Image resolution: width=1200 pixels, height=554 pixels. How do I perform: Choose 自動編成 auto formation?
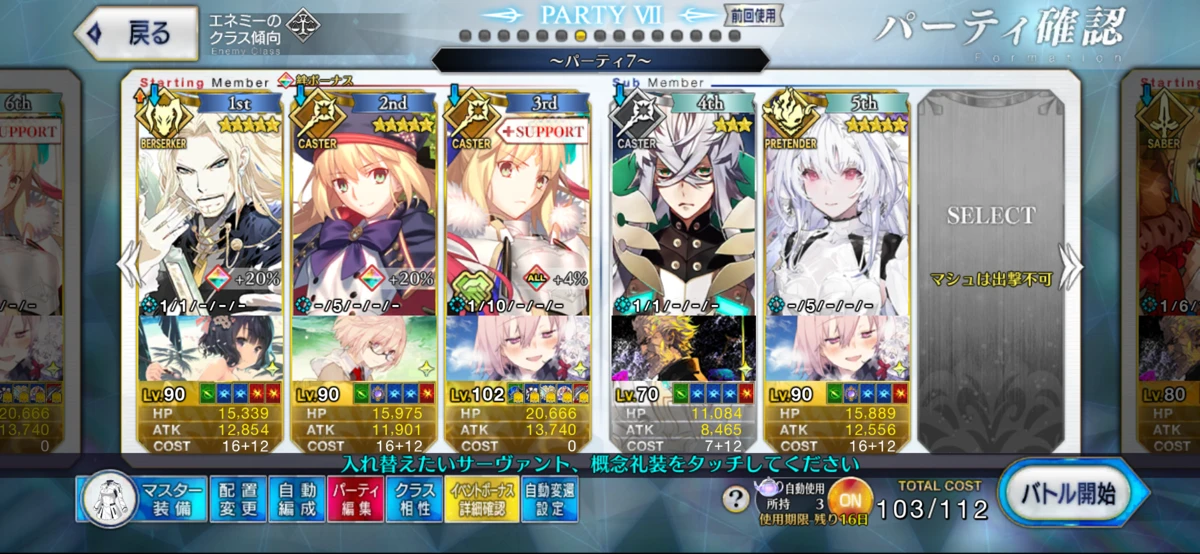click(x=297, y=498)
